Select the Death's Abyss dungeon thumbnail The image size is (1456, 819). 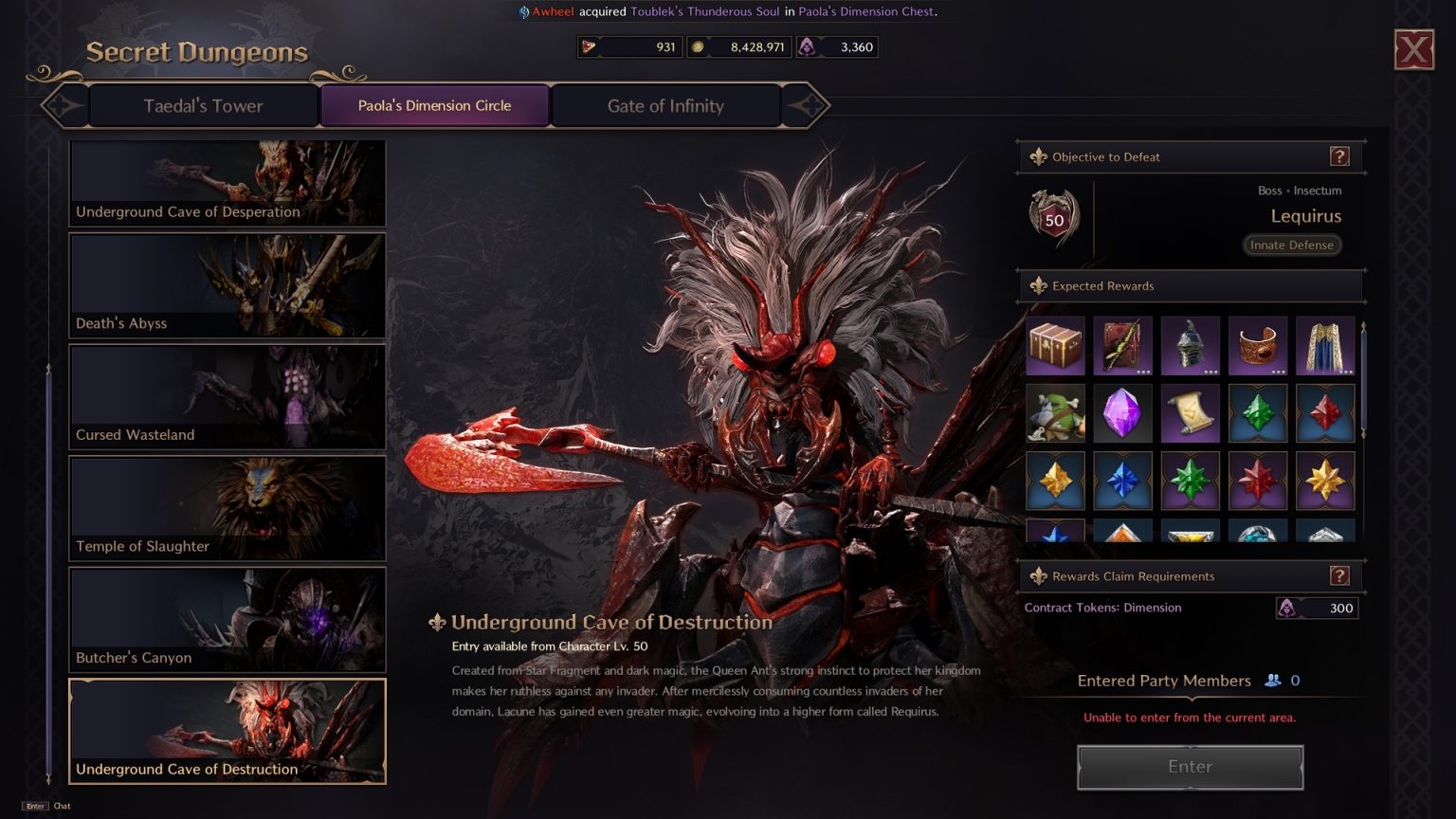tap(227, 284)
